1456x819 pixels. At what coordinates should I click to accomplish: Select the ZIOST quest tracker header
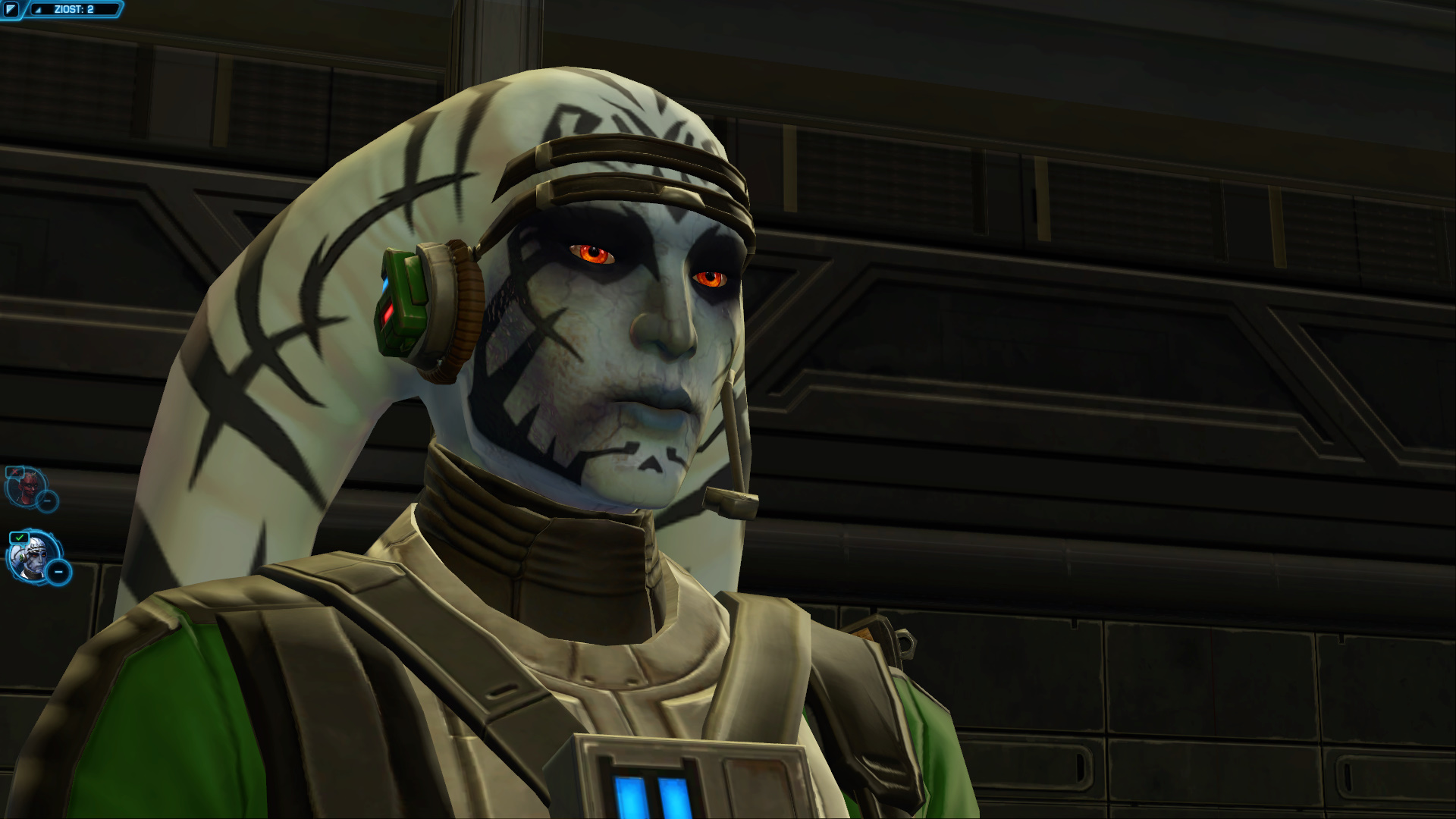[x=74, y=9]
